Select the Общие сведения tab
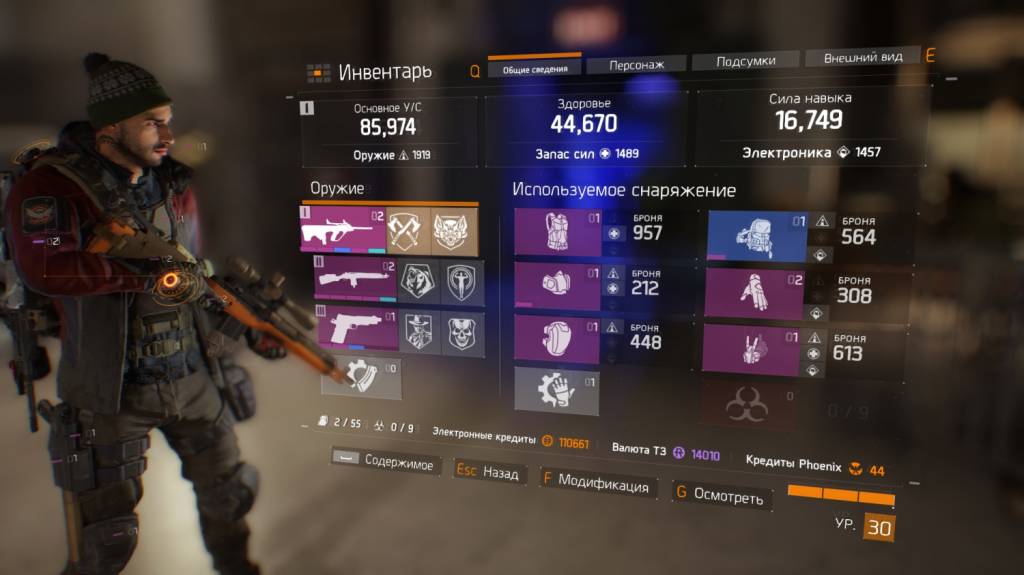This screenshot has width=1024, height=575. coord(535,69)
